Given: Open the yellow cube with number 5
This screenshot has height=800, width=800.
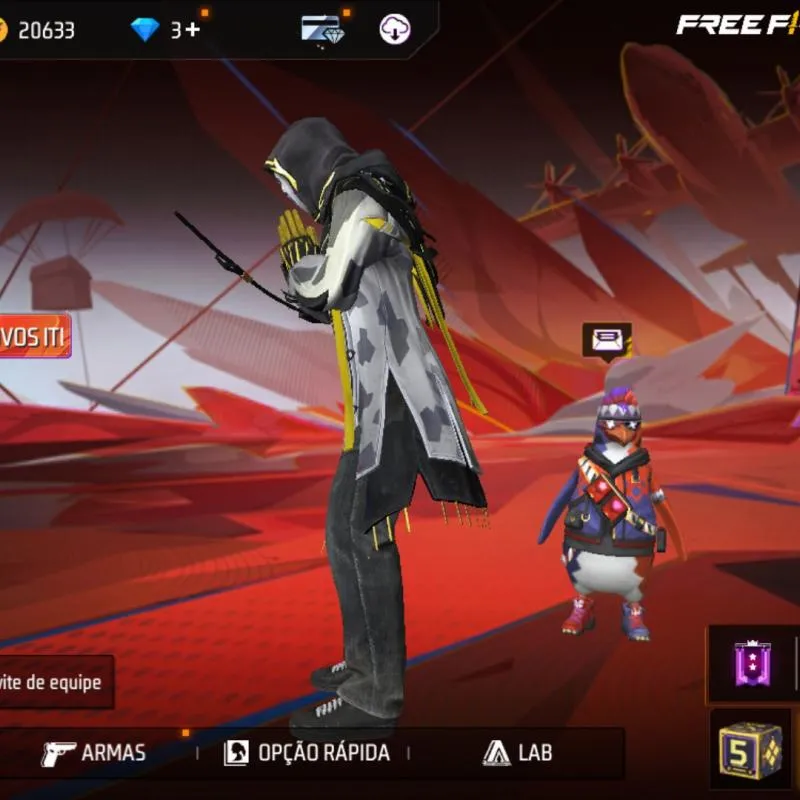Looking at the screenshot, I should (x=750, y=750).
